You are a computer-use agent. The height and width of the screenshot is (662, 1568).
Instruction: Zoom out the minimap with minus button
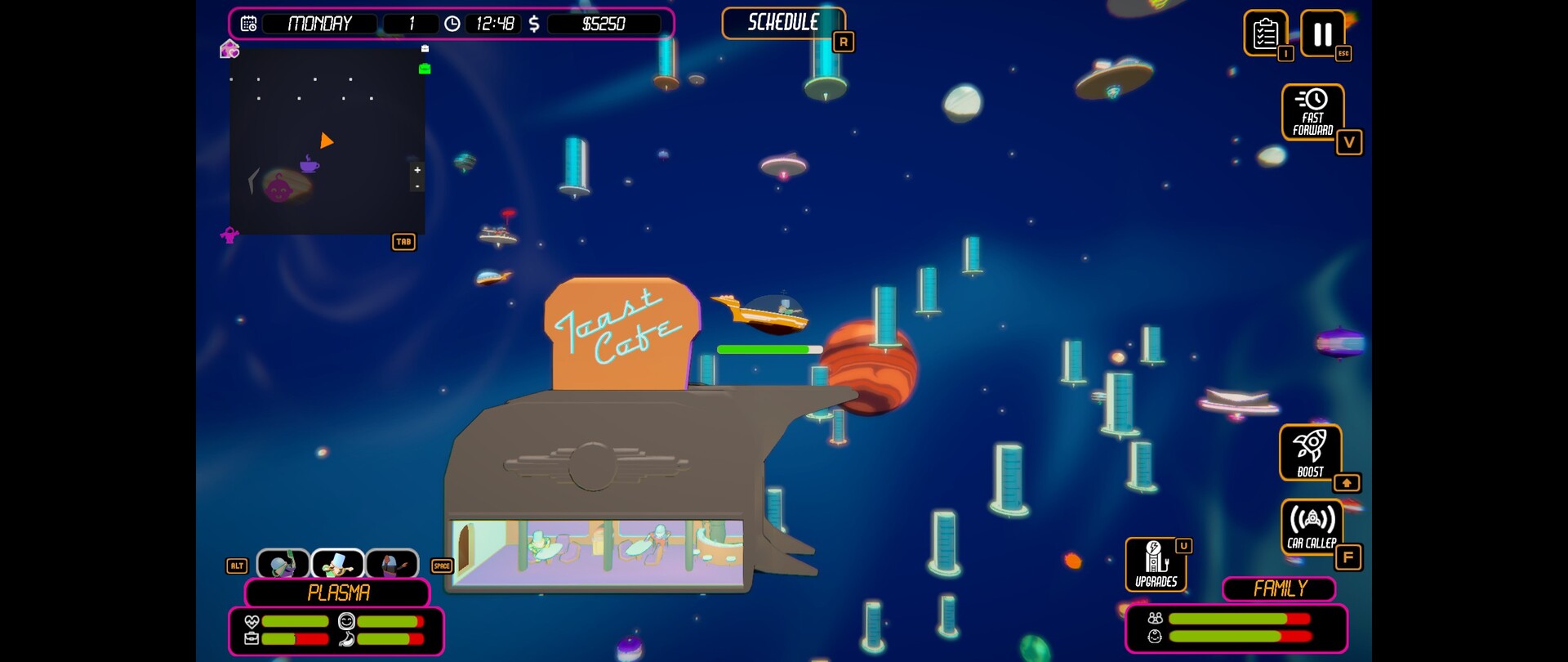point(417,186)
